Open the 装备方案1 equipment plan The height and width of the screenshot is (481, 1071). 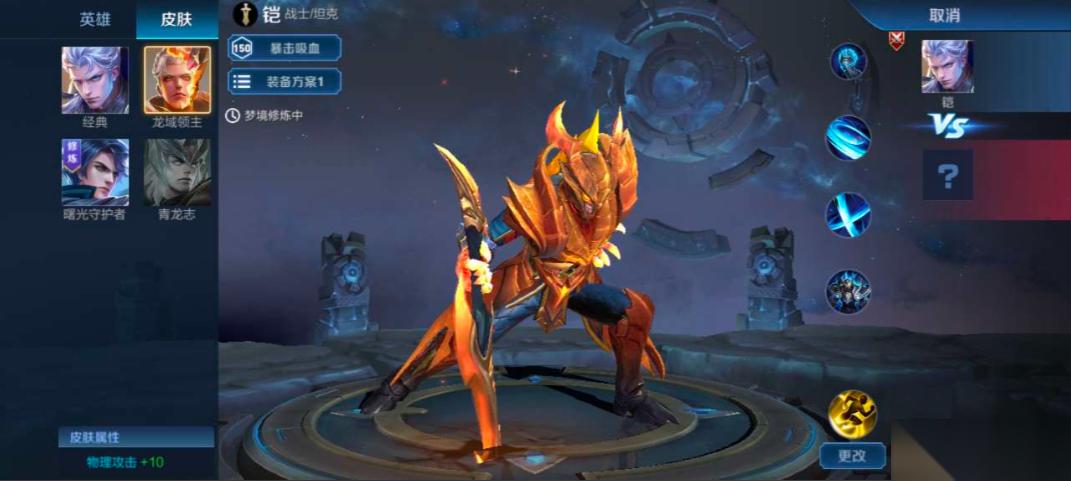click(x=285, y=82)
